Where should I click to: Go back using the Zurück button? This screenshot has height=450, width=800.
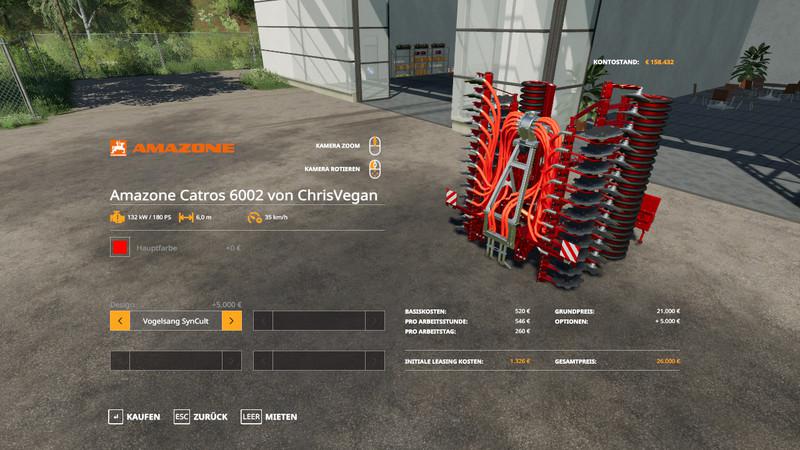point(202,416)
